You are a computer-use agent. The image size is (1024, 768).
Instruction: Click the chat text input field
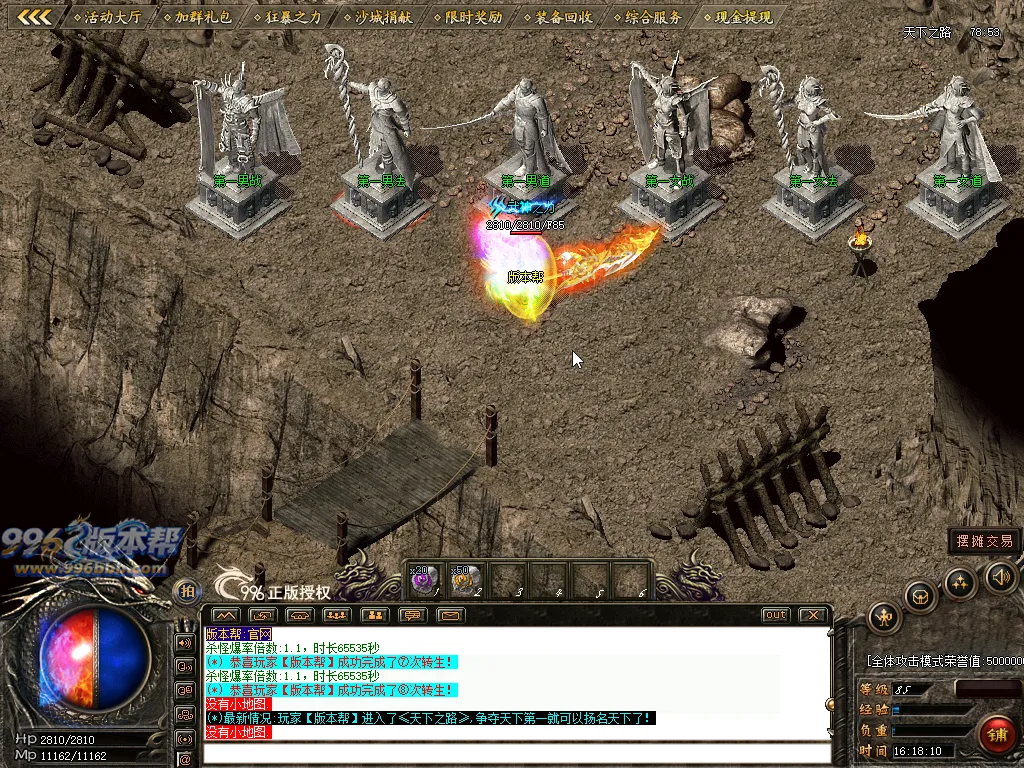pyautogui.click(x=515, y=753)
